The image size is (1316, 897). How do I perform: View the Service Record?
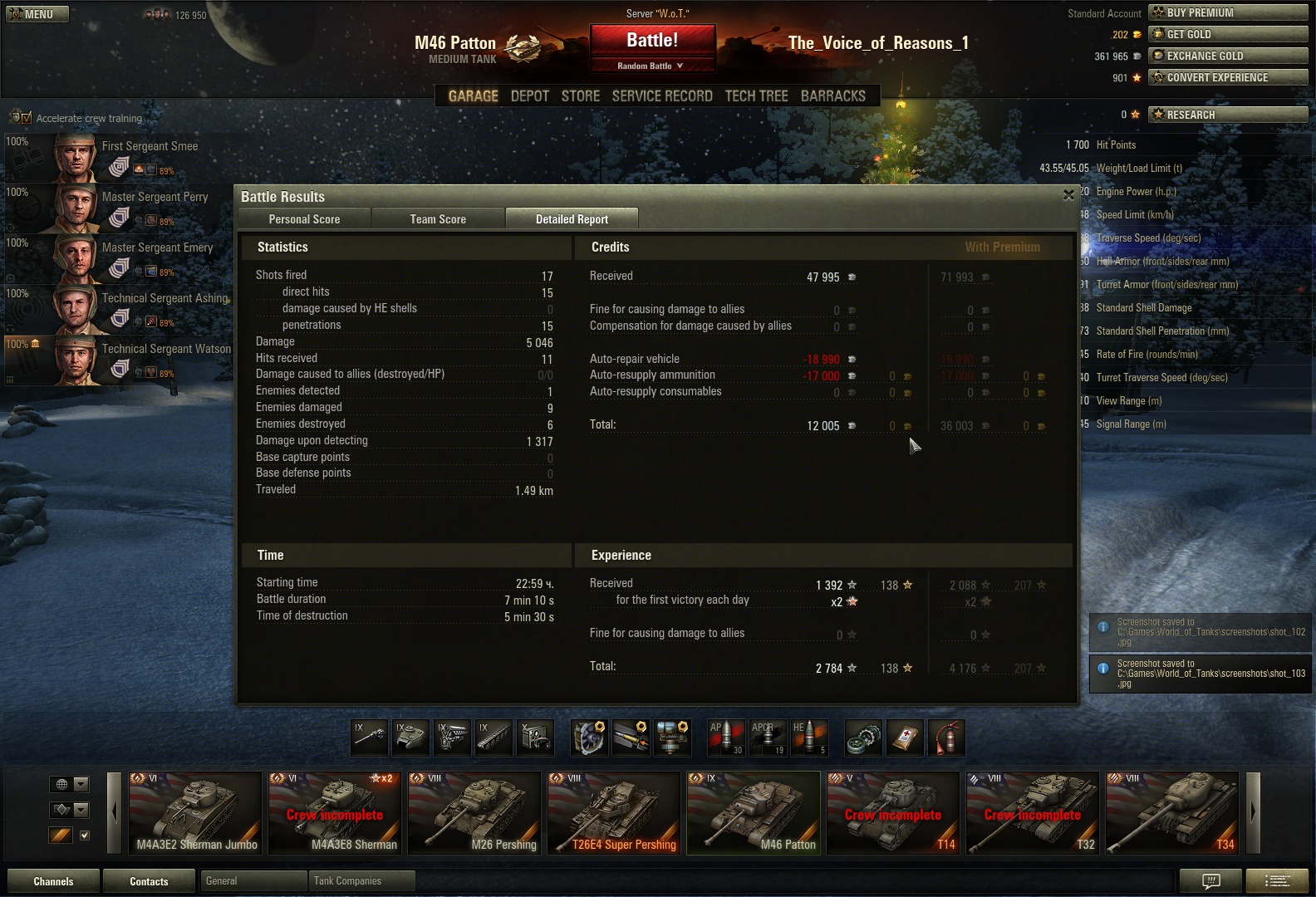(662, 96)
